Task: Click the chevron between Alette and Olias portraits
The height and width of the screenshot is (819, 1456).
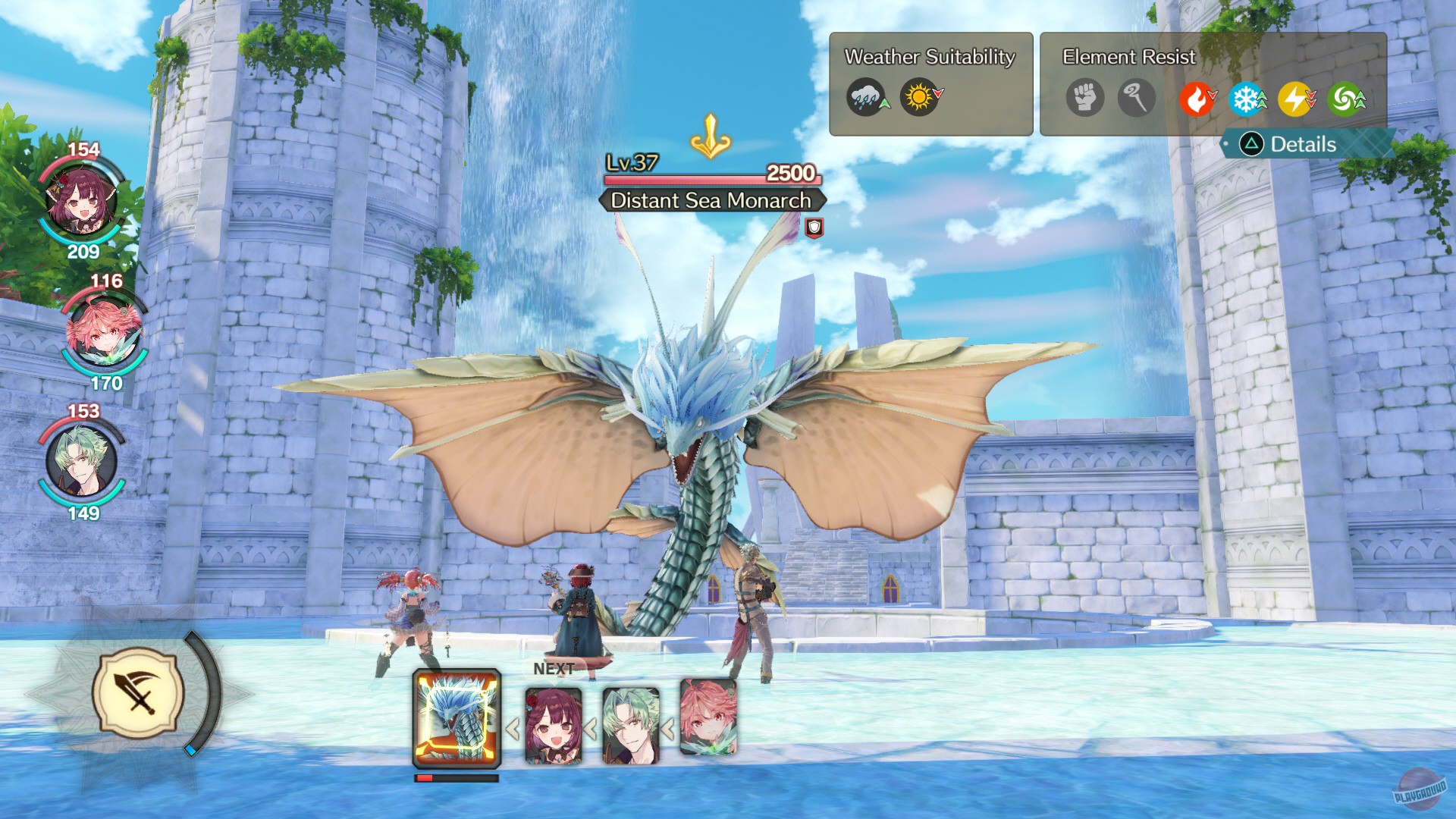Action: [590, 730]
